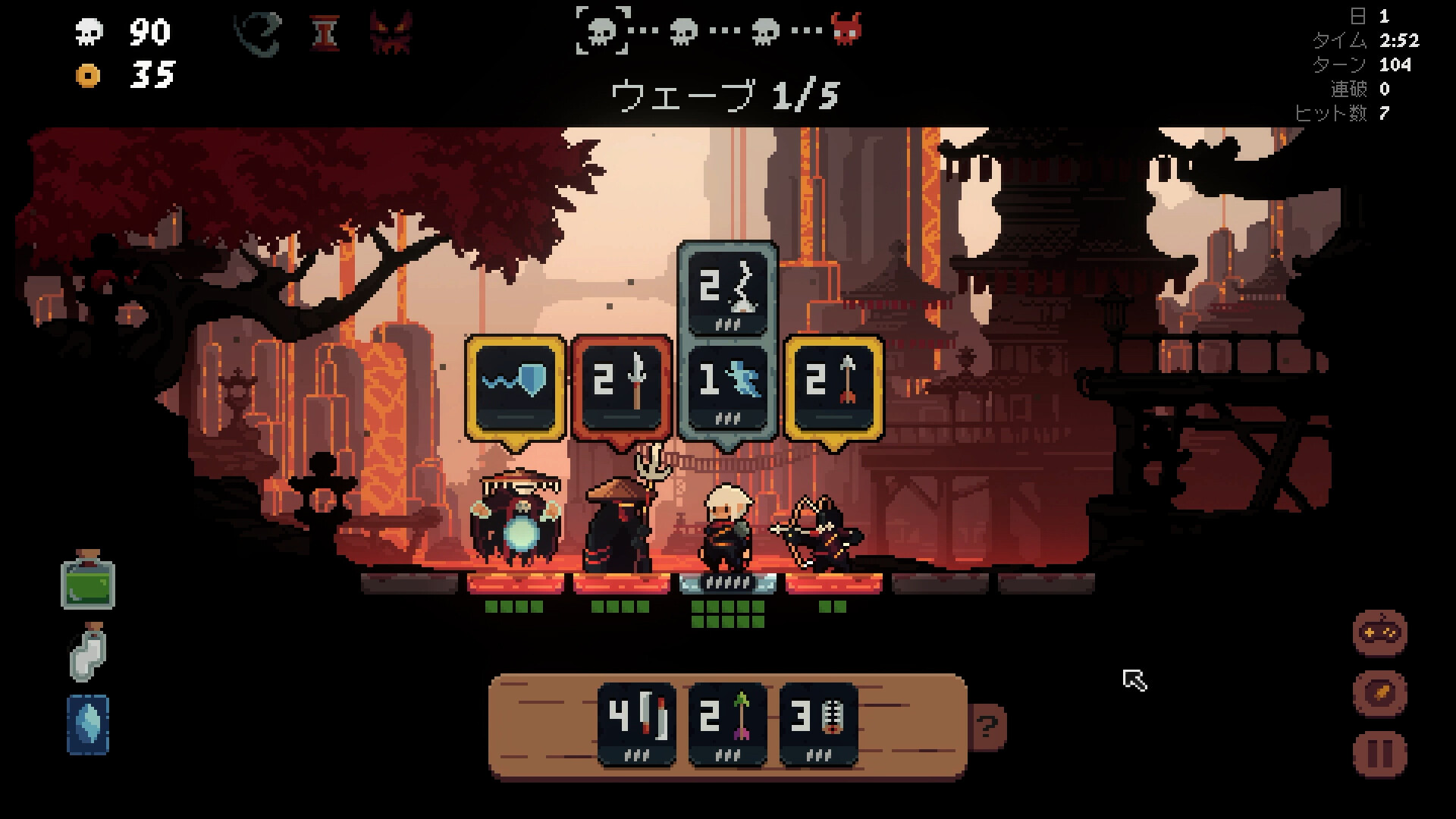Screen dimensions: 1456x819
Task: Click the compass button
Action: pyautogui.click(x=1379, y=693)
